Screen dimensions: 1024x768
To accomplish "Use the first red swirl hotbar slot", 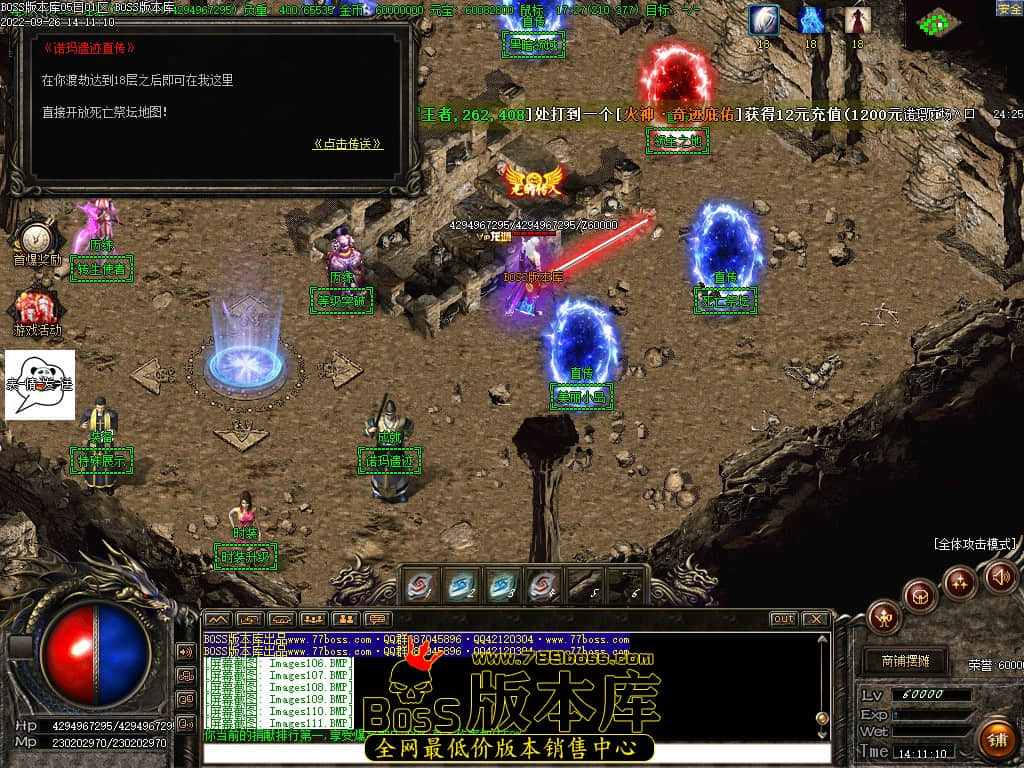I will [422, 585].
